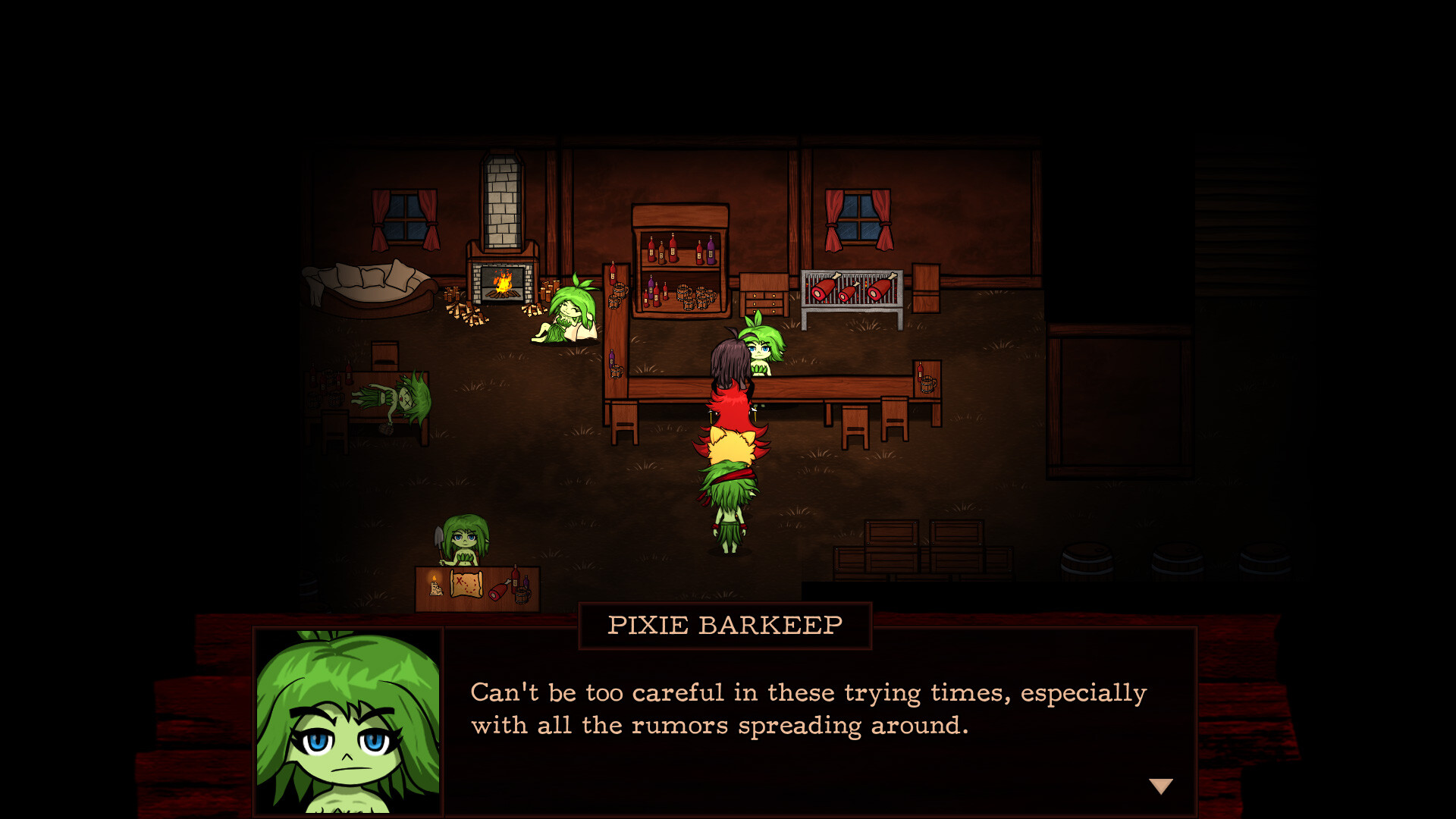Select the PIXIE BARKEEP name plate
1456x819 pixels.
click(724, 624)
